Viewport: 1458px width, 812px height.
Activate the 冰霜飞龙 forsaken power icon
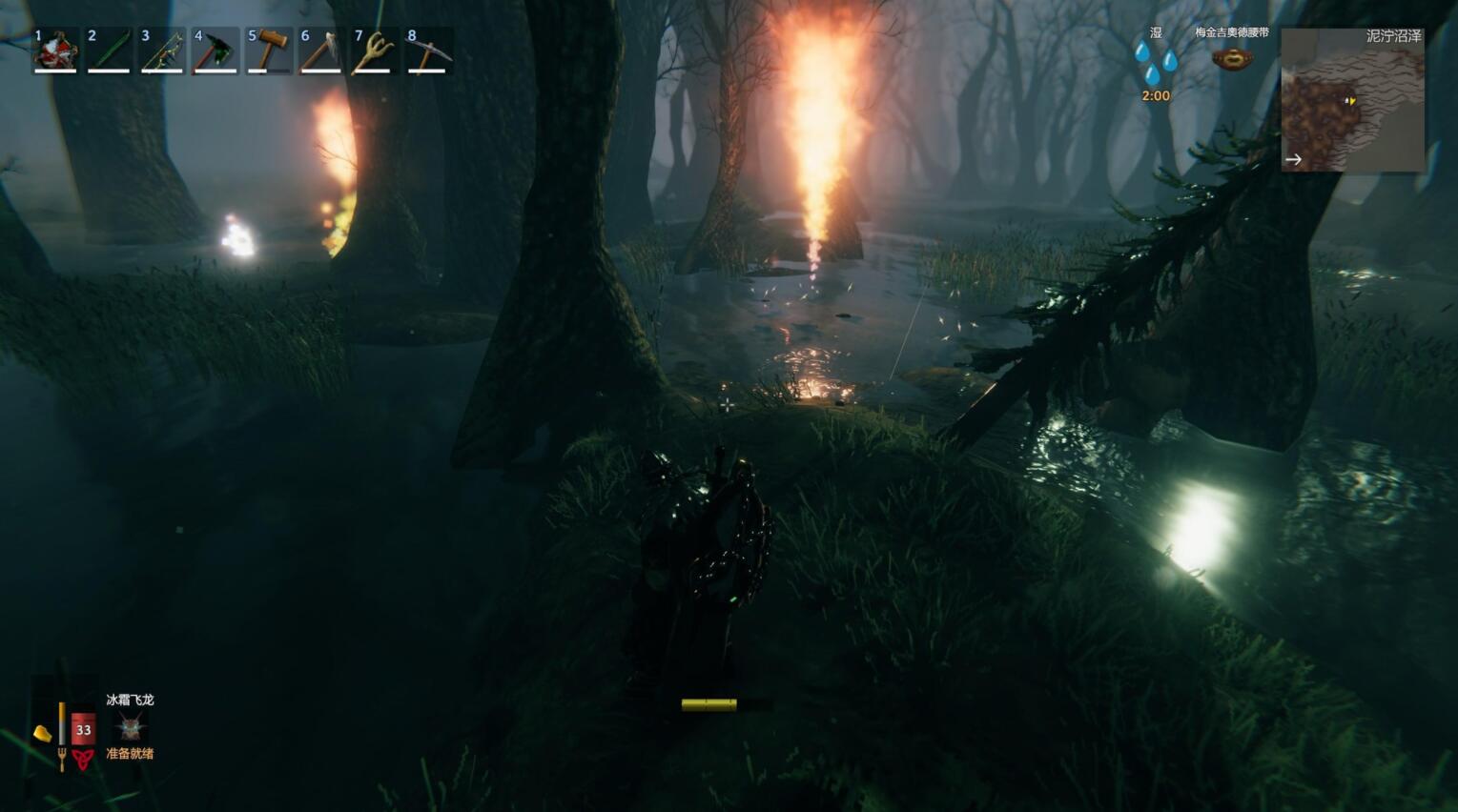coord(130,728)
